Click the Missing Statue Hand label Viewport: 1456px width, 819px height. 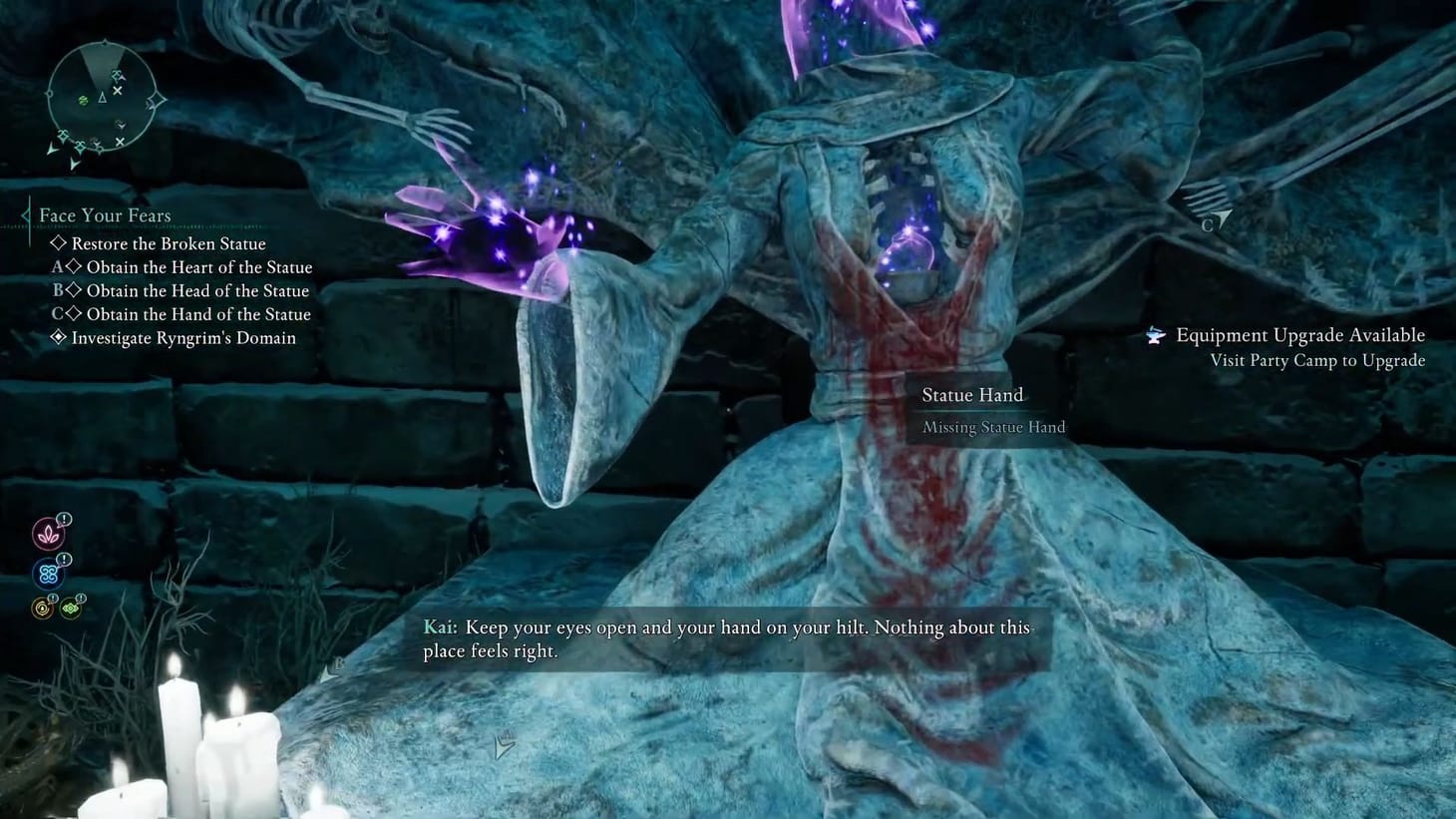click(x=991, y=427)
